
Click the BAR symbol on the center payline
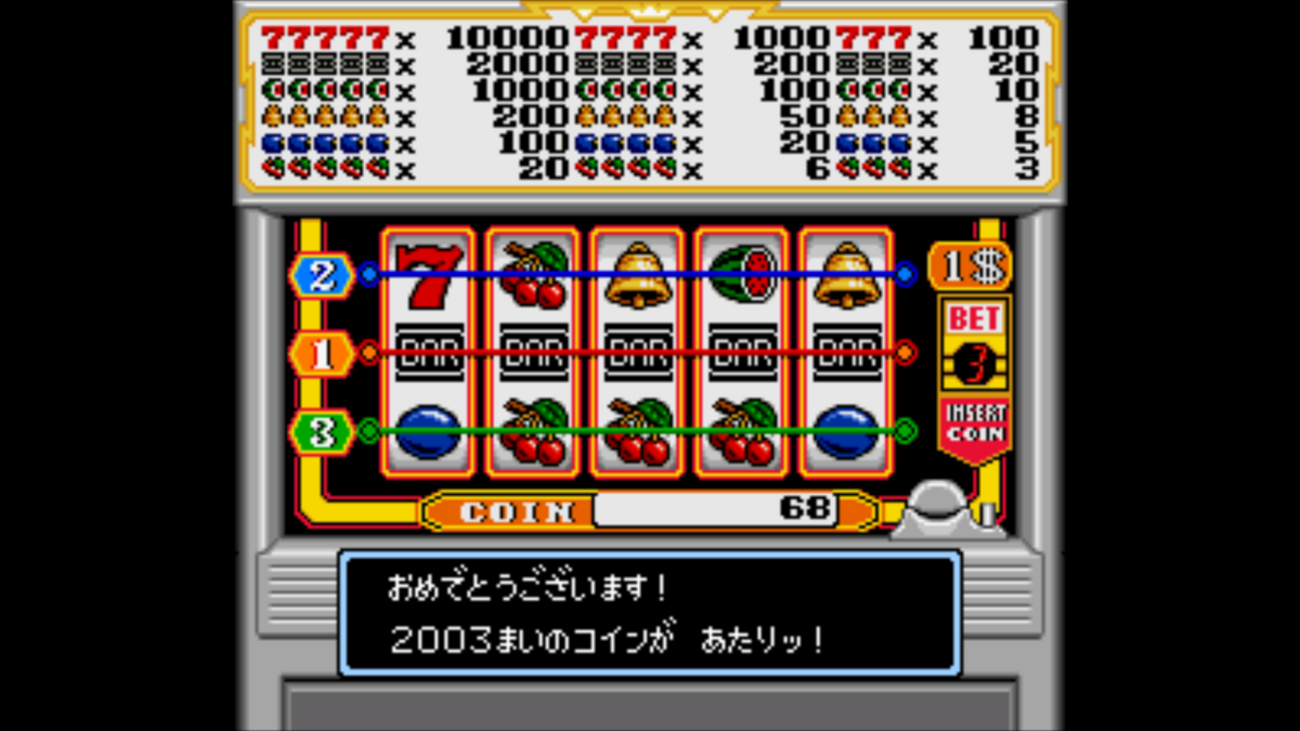[x=638, y=350]
